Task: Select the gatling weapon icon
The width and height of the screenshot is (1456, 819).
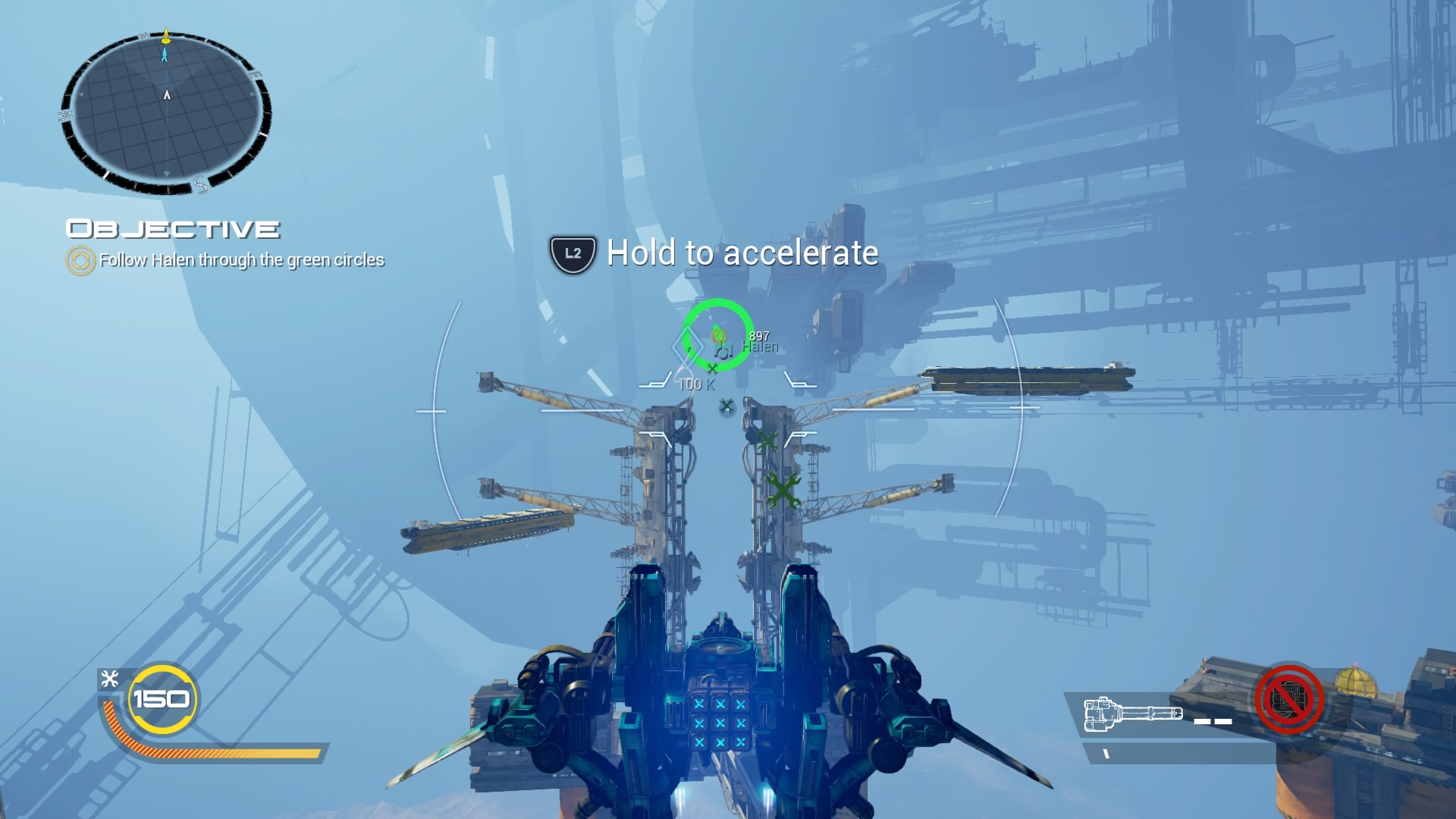Action: pos(1133,715)
